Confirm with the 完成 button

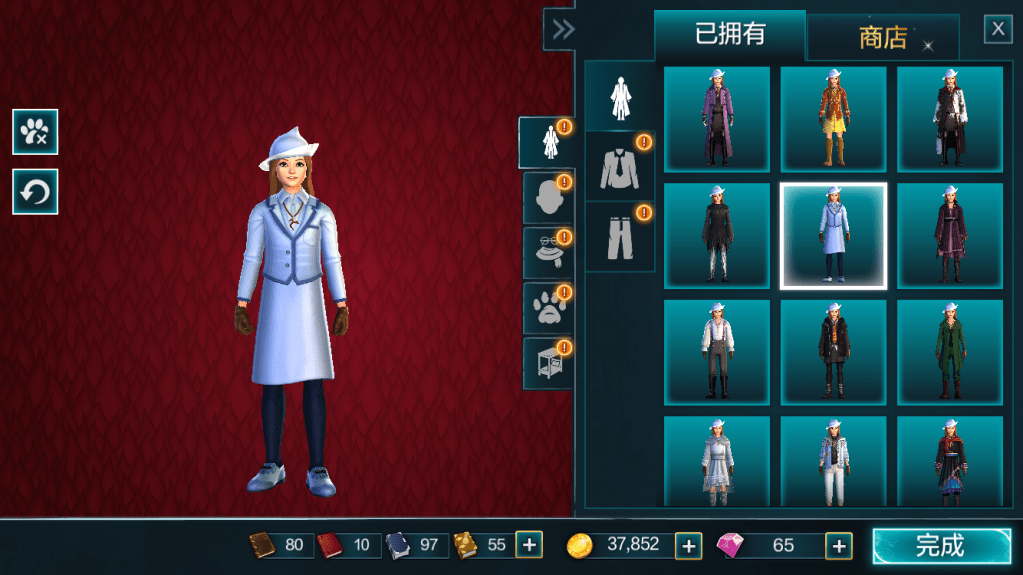pos(941,546)
